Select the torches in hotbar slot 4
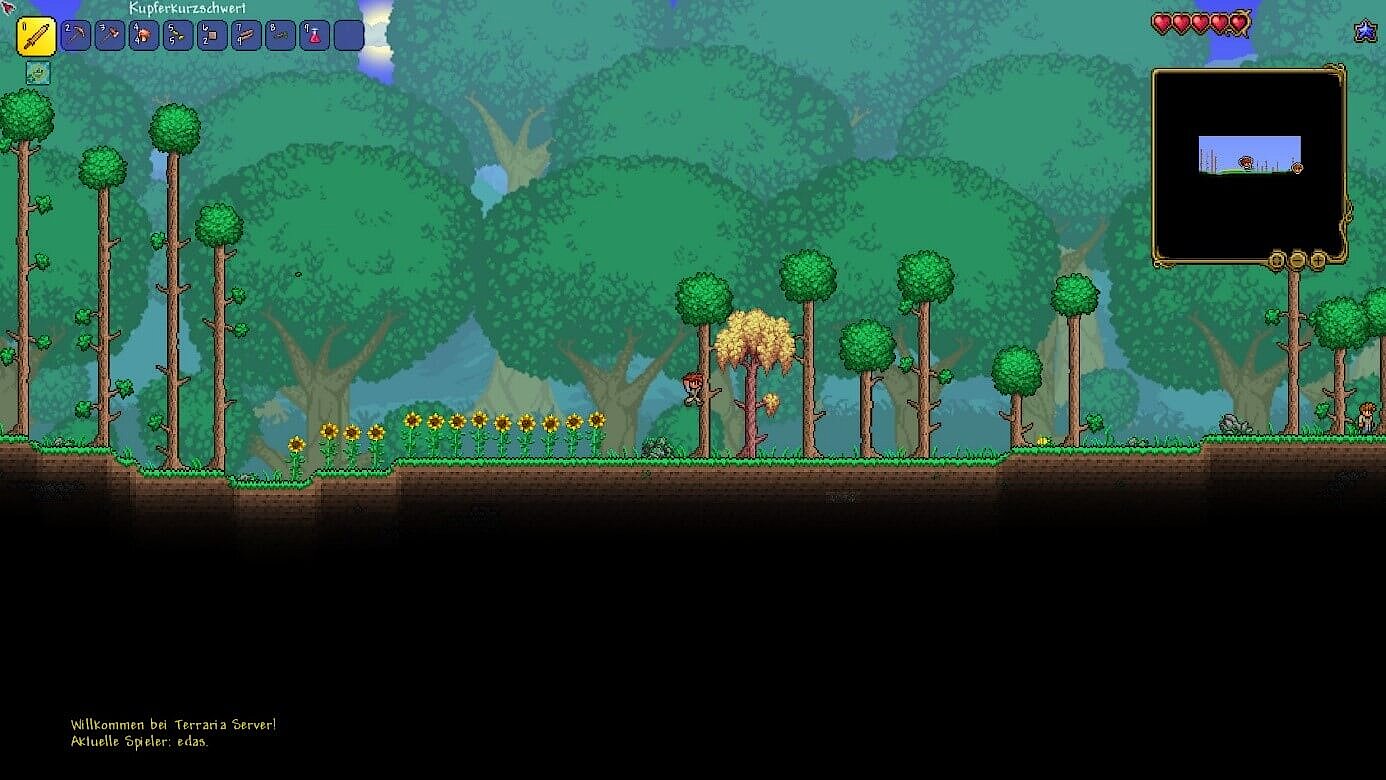The width and height of the screenshot is (1386, 780). pos(143,35)
